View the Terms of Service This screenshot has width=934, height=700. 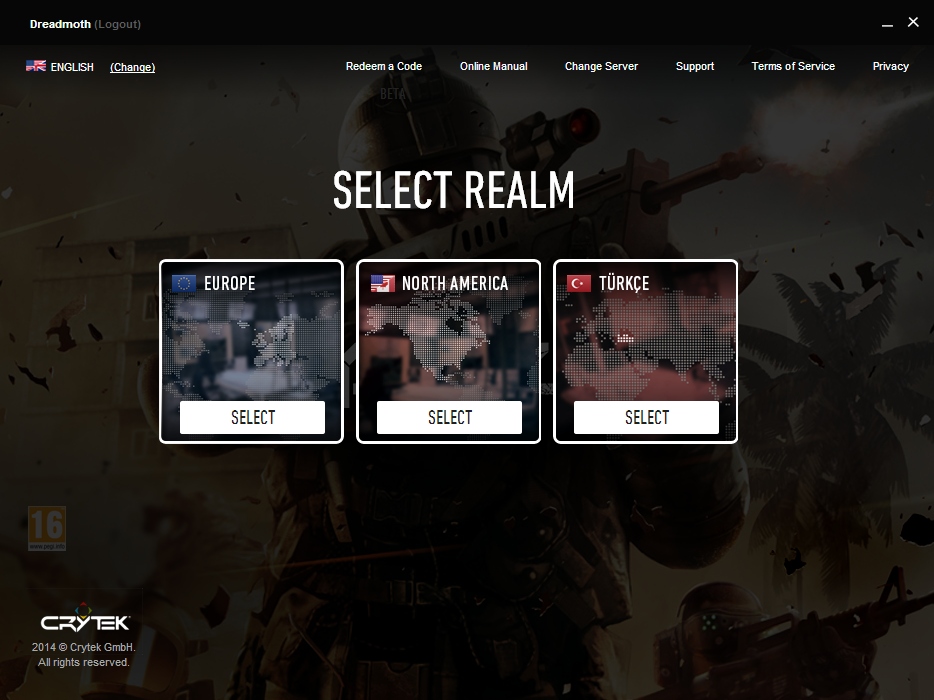click(x=793, y=66)
